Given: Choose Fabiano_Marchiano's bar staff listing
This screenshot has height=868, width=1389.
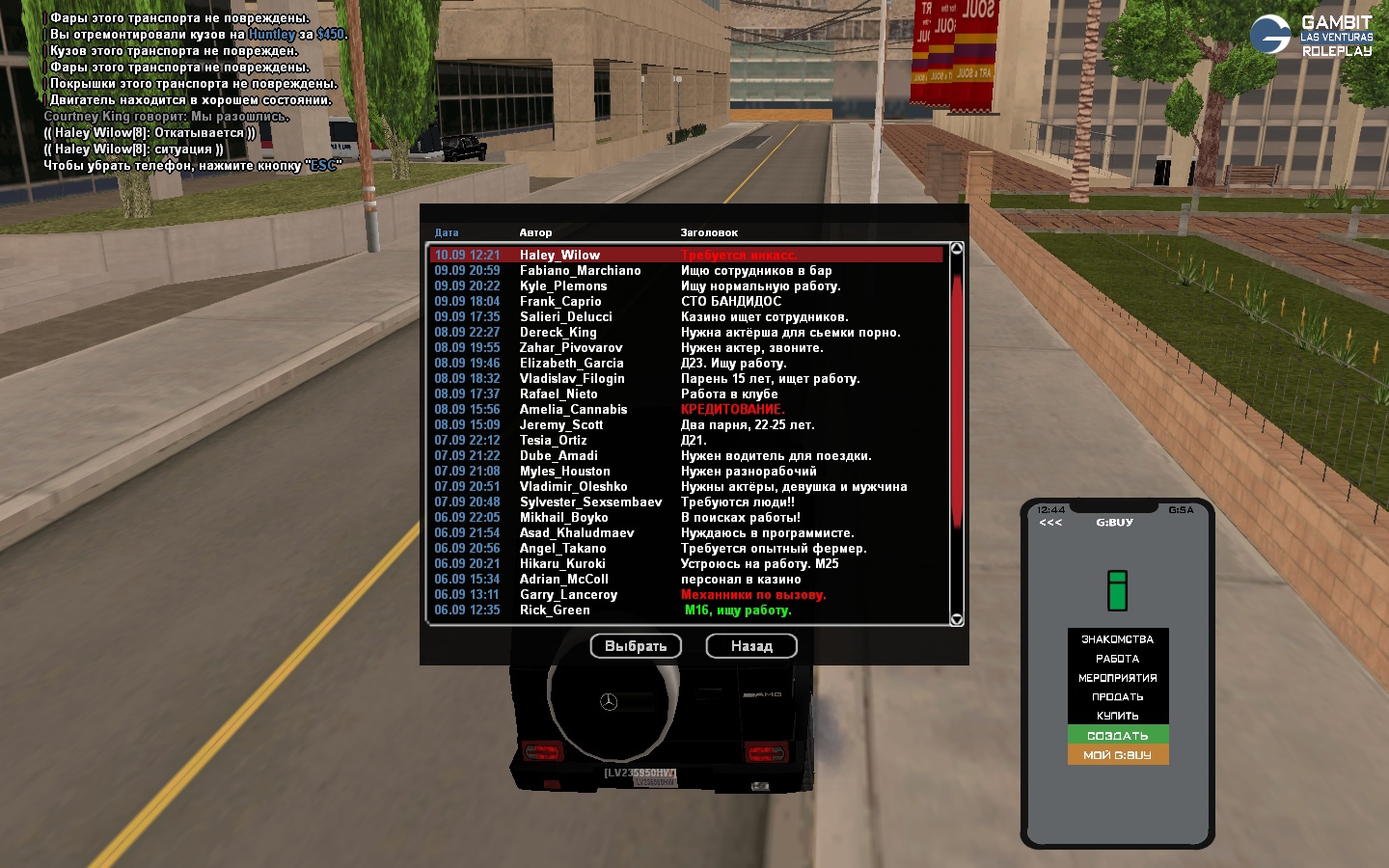Looking at the screenshot, I should 685,270.
